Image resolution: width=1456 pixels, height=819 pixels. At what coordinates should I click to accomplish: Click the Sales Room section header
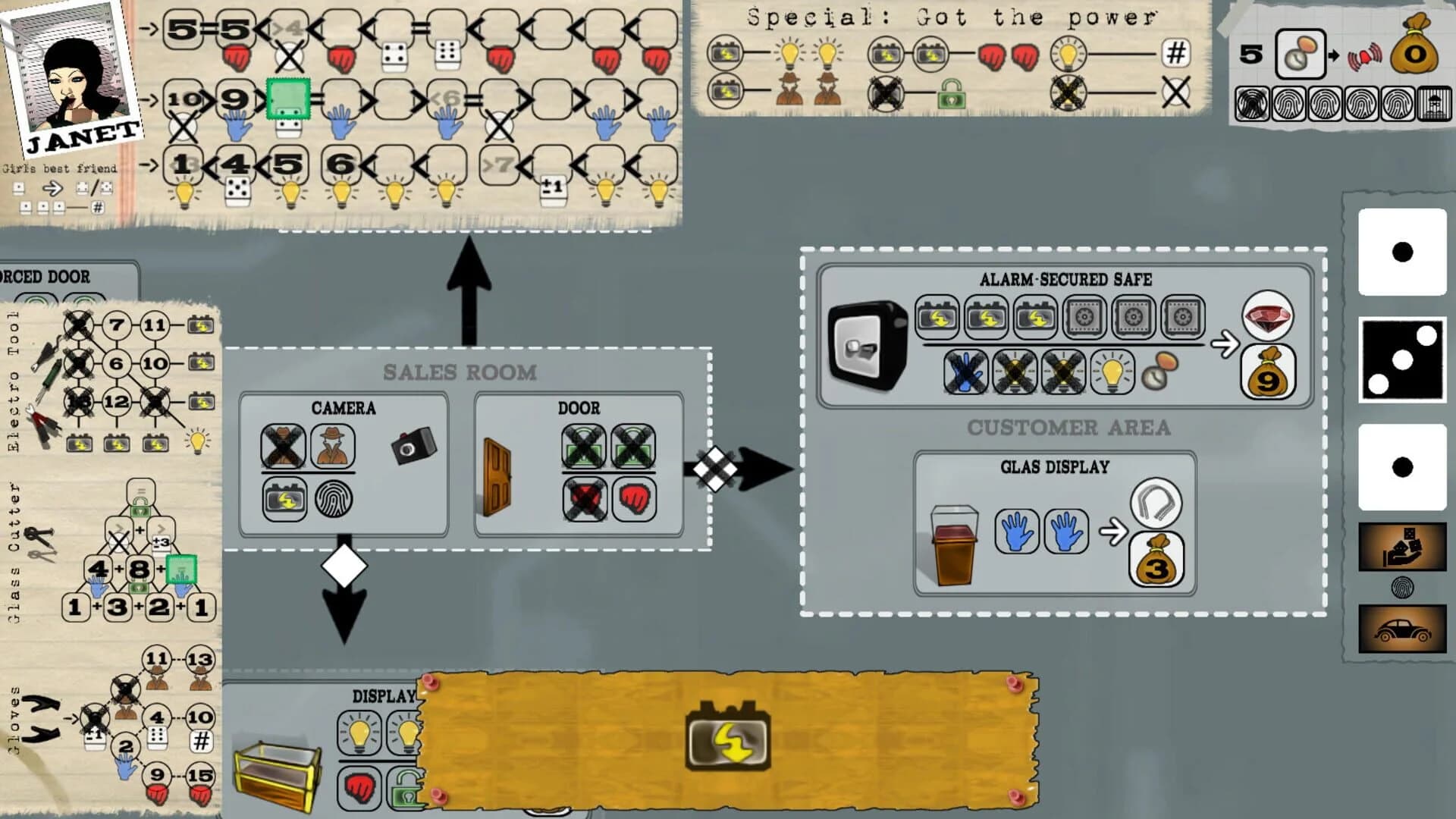(460, 372)
